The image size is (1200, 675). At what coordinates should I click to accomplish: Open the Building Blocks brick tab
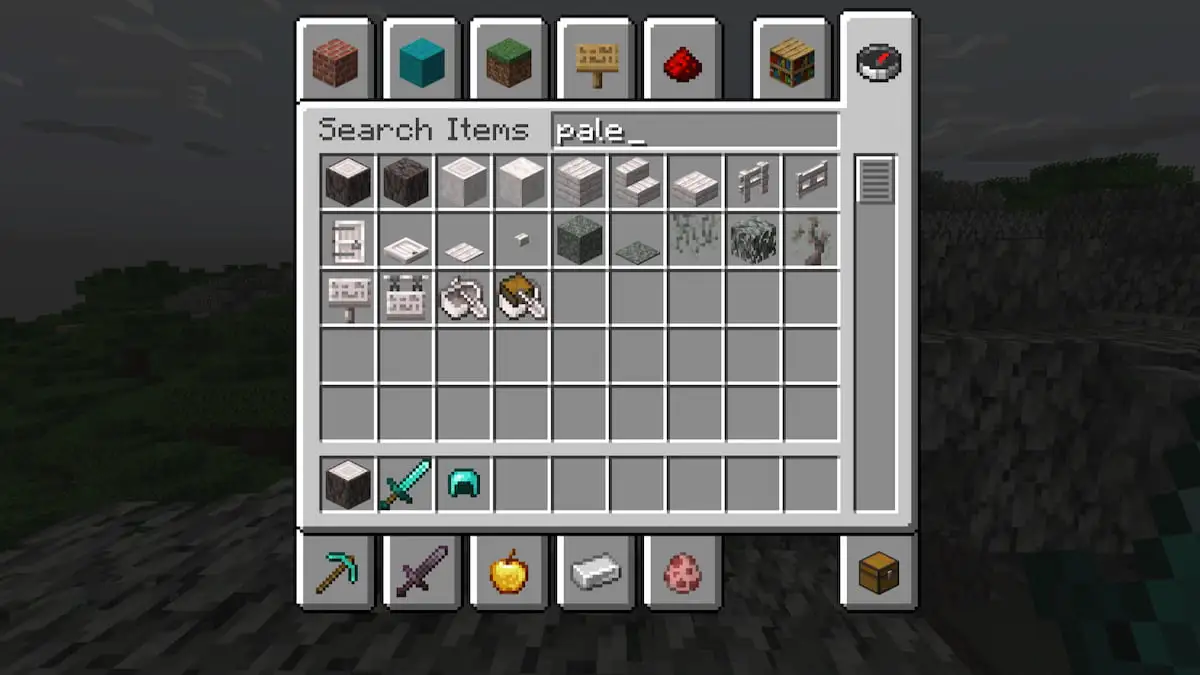[x=334, y=63]
